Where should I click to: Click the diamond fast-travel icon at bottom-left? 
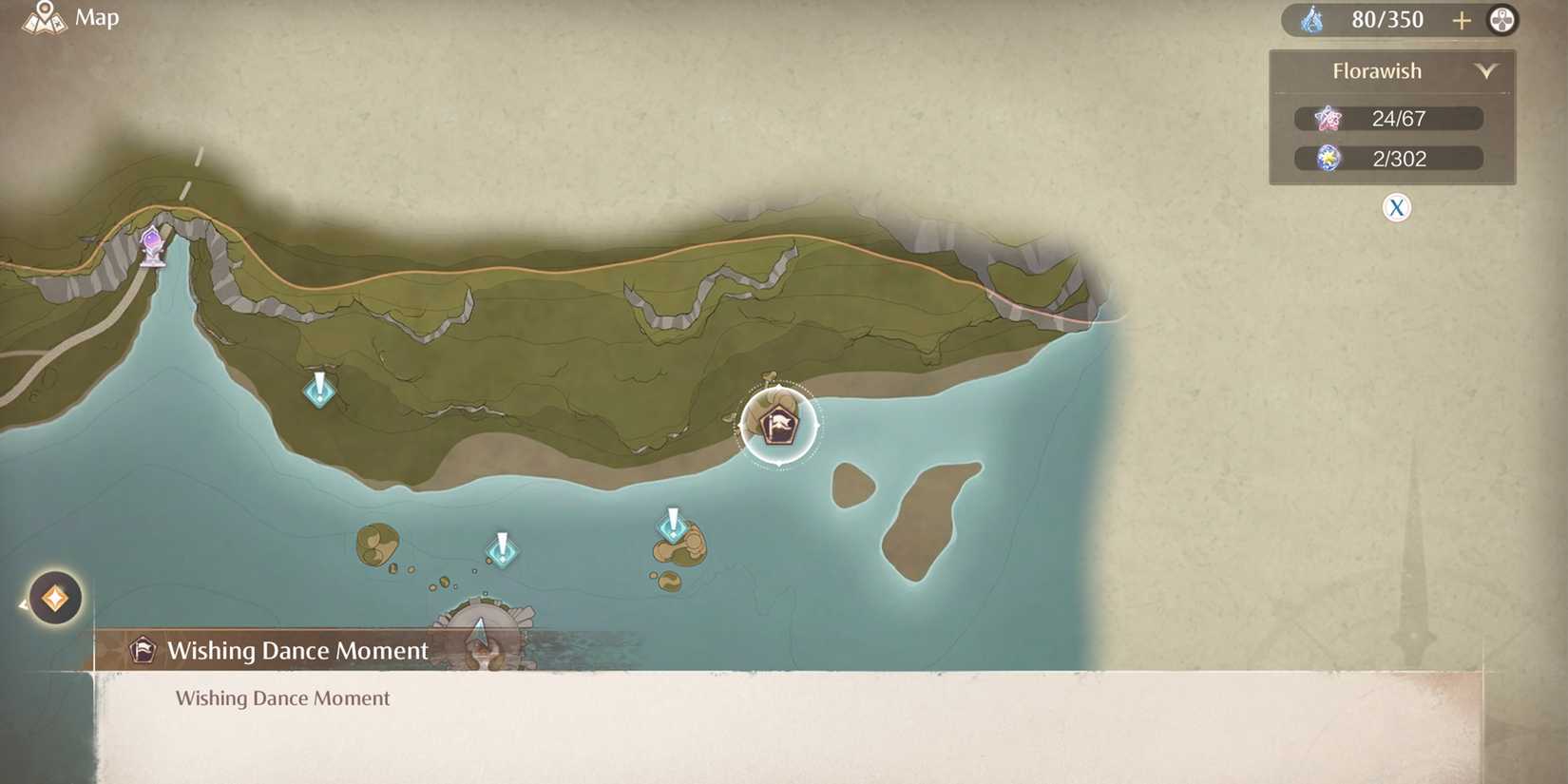tap(54, 597)
